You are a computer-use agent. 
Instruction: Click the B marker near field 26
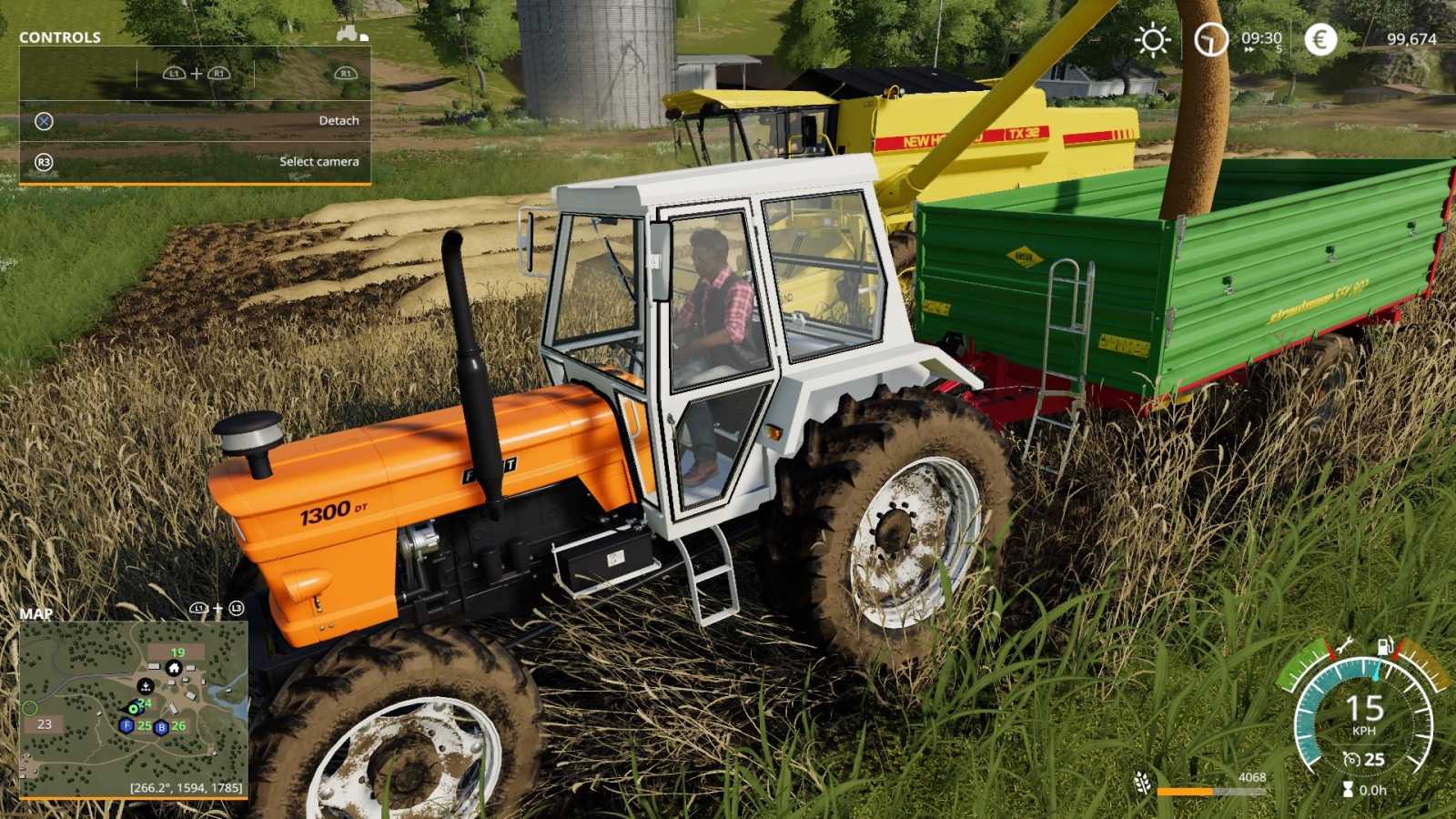(161, 728)
